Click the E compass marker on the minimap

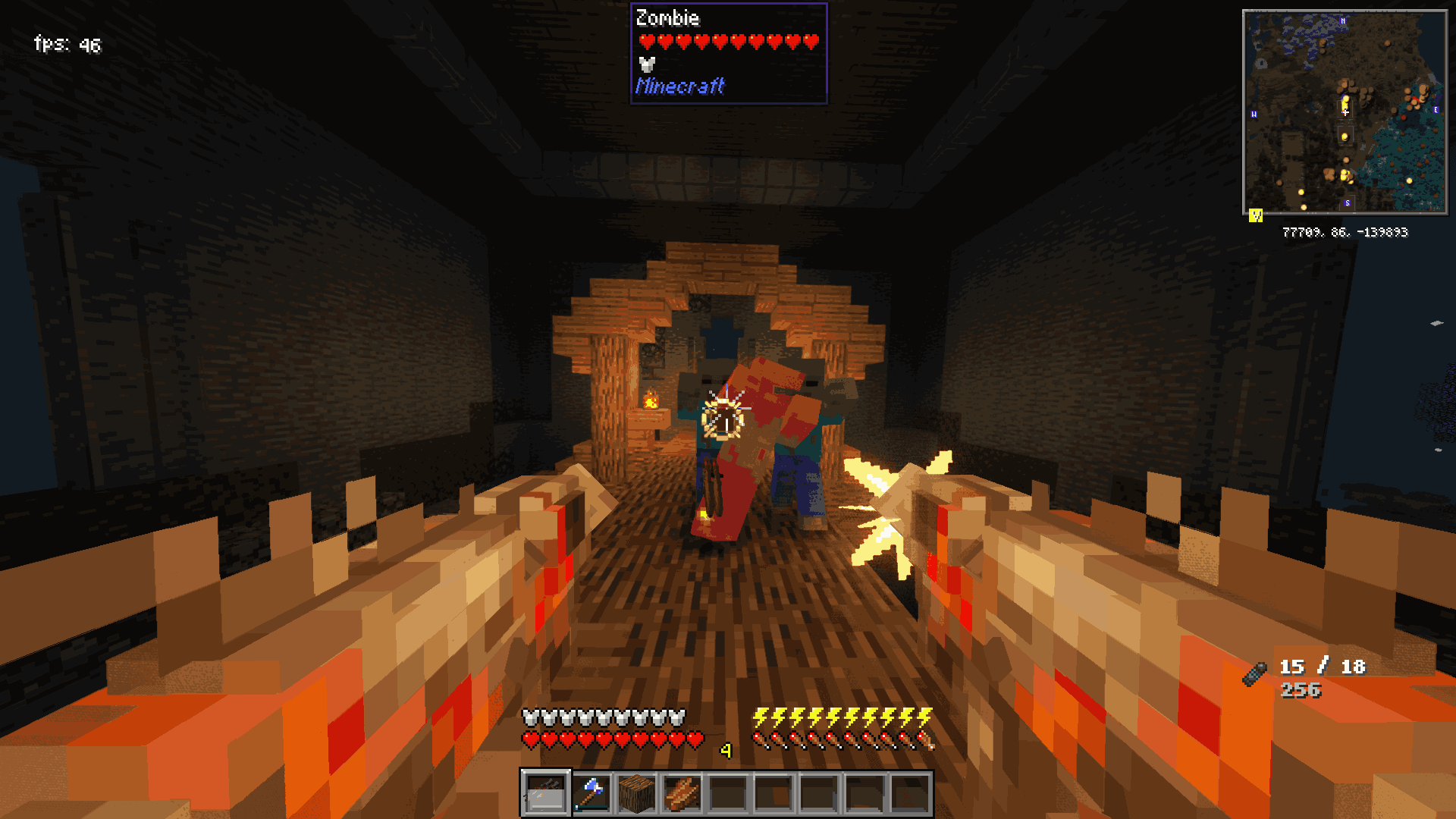(1436, 110)
